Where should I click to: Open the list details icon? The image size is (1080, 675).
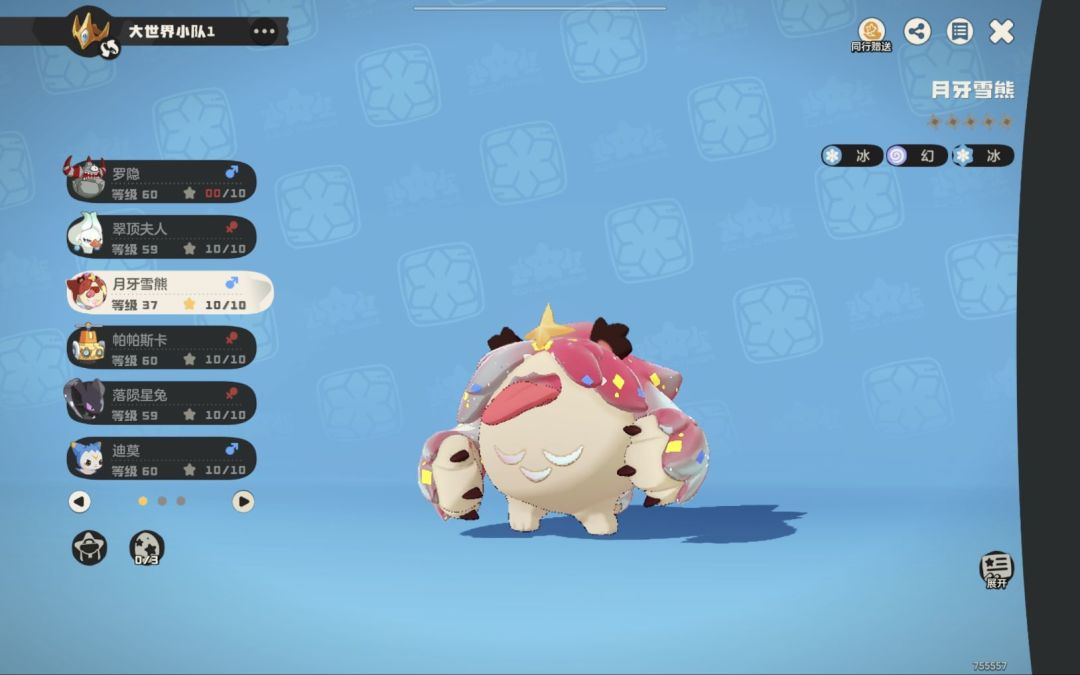[960, 31]
